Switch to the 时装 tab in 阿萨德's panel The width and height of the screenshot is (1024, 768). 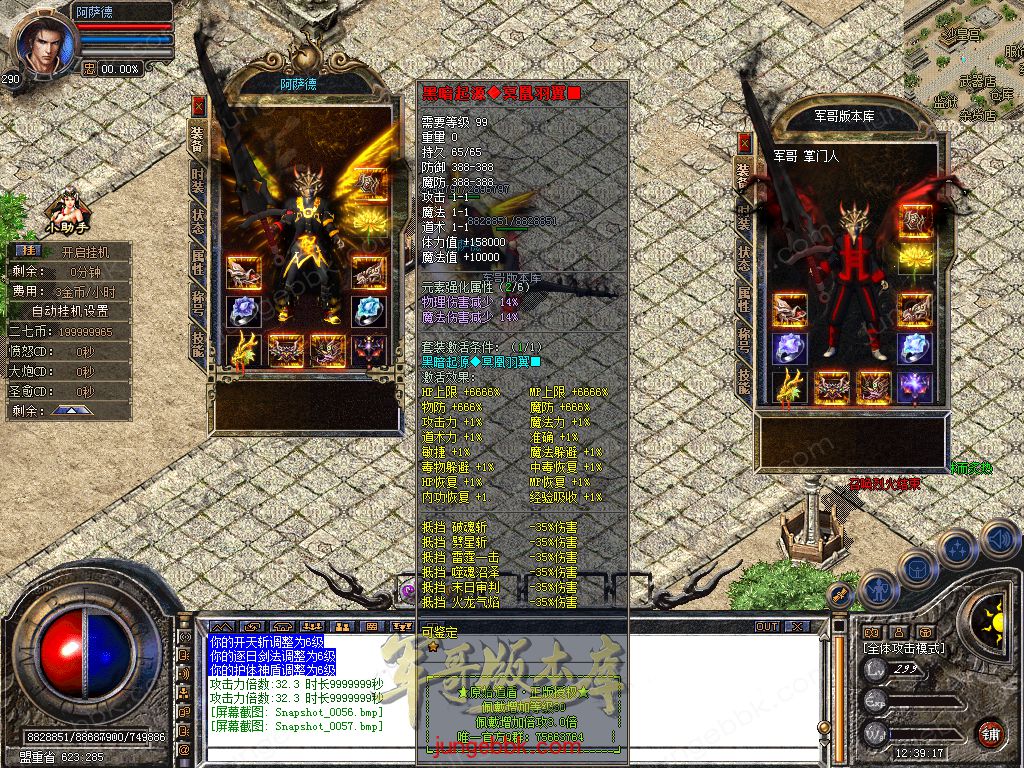click(198, 183)
